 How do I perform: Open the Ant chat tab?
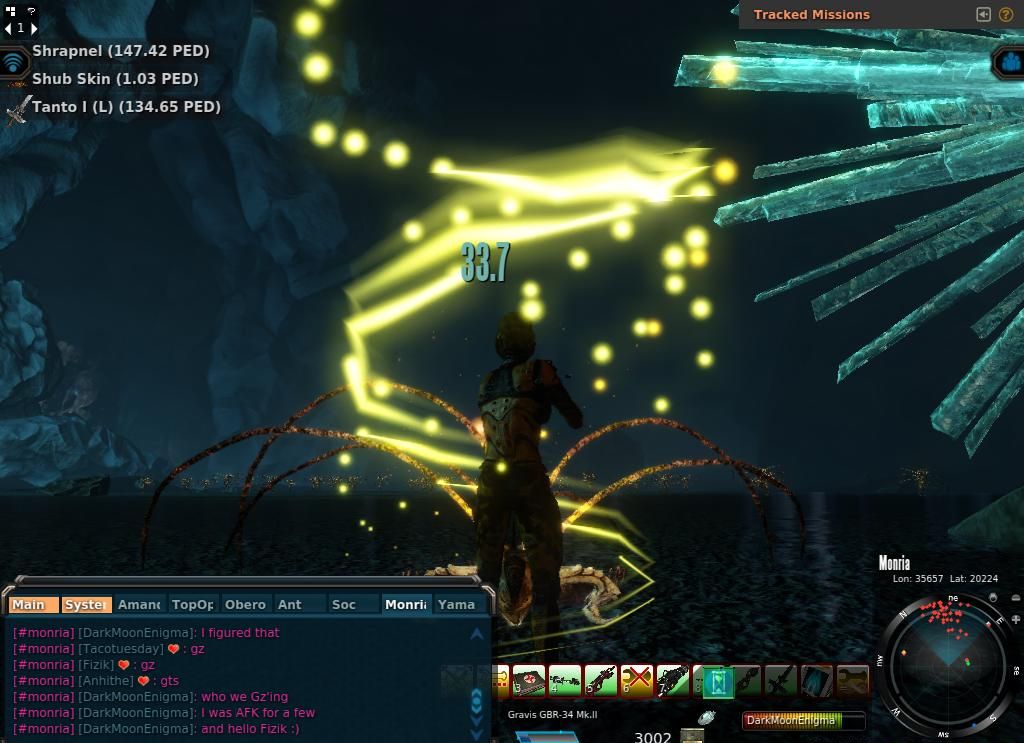290,604
